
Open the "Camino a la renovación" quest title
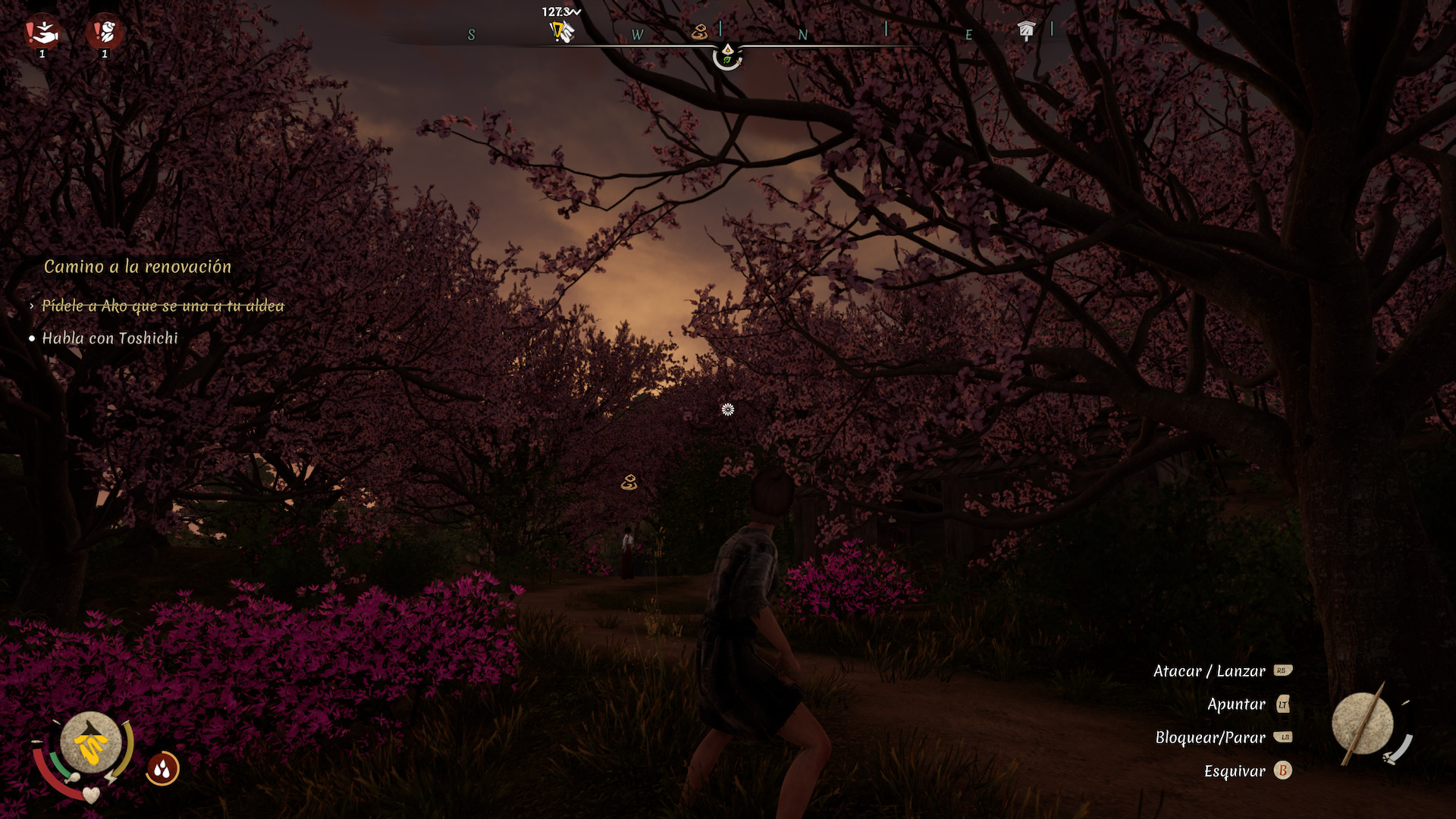[x=137, y=266]
